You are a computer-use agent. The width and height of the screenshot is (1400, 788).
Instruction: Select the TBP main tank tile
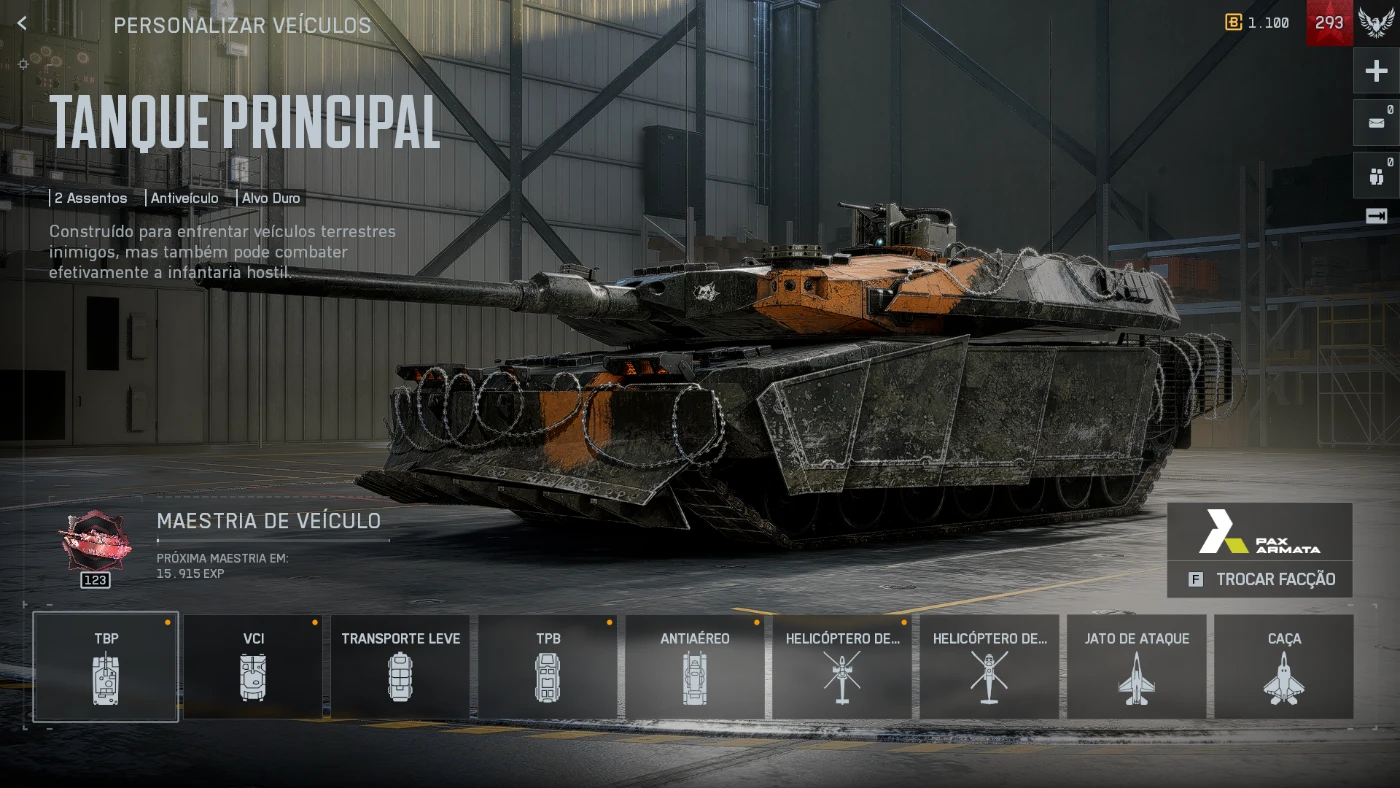coord(105,666)
